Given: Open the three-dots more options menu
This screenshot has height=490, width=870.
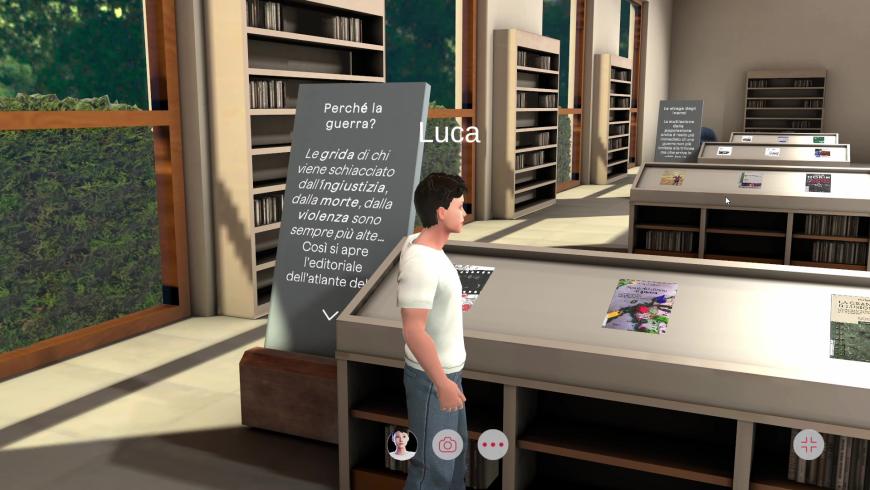Looking at the screenshot, I should 493,444.
